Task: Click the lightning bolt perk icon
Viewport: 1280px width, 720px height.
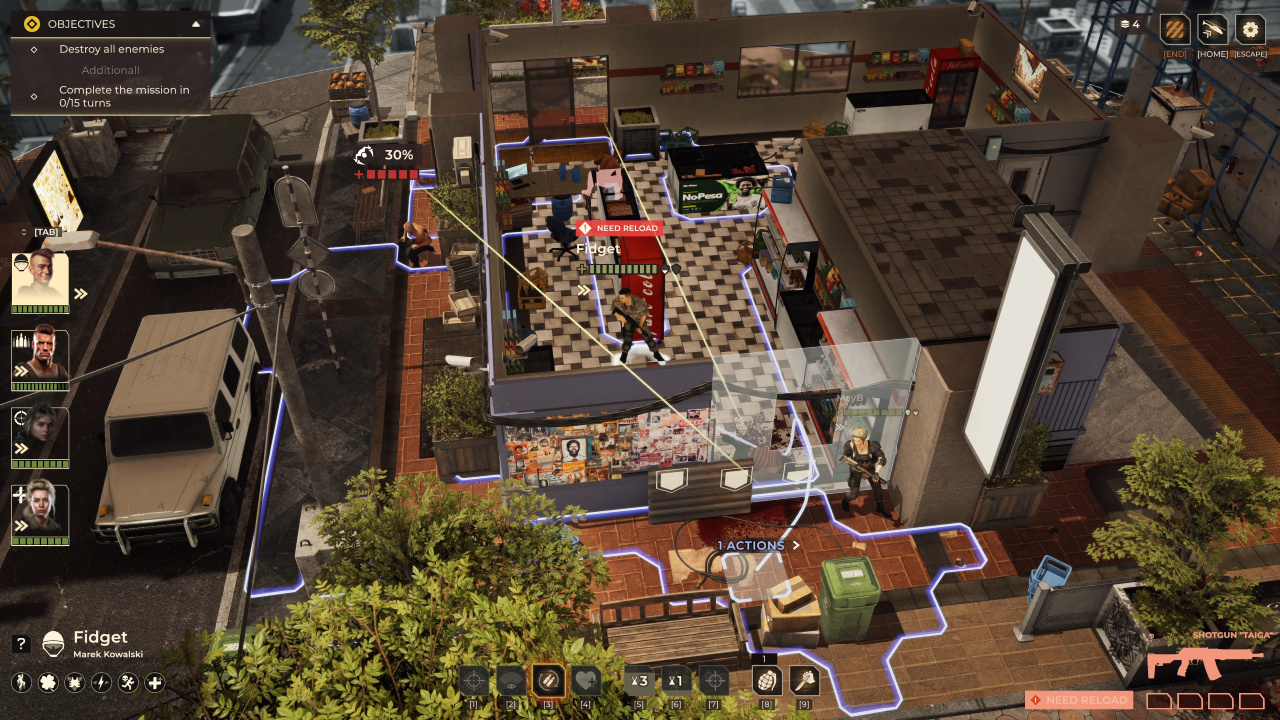Action: (101, 683)
